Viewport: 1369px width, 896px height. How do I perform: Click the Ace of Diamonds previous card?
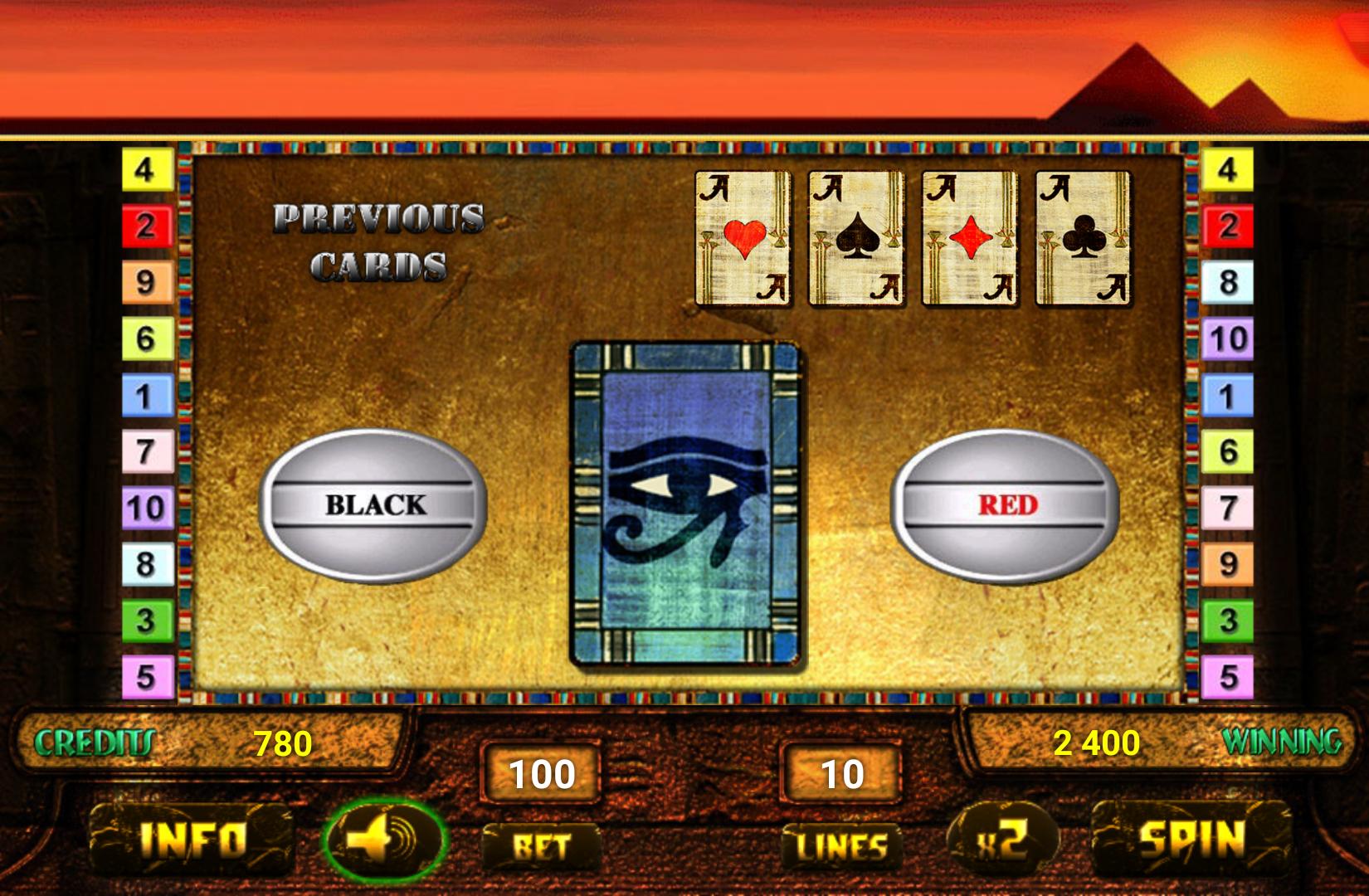(967, 239)
